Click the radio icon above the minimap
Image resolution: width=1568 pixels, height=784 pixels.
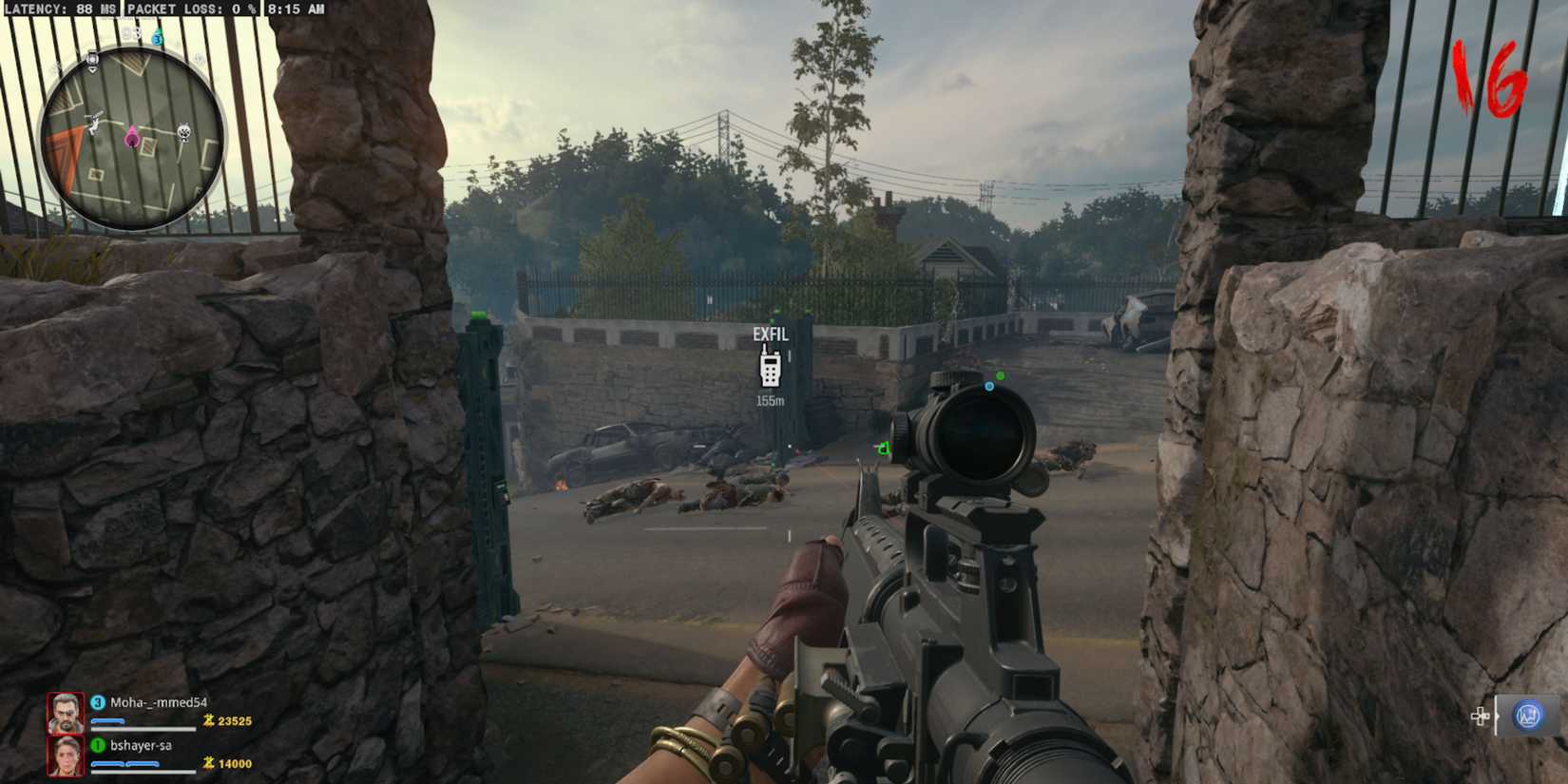click(x=90, y=60)
